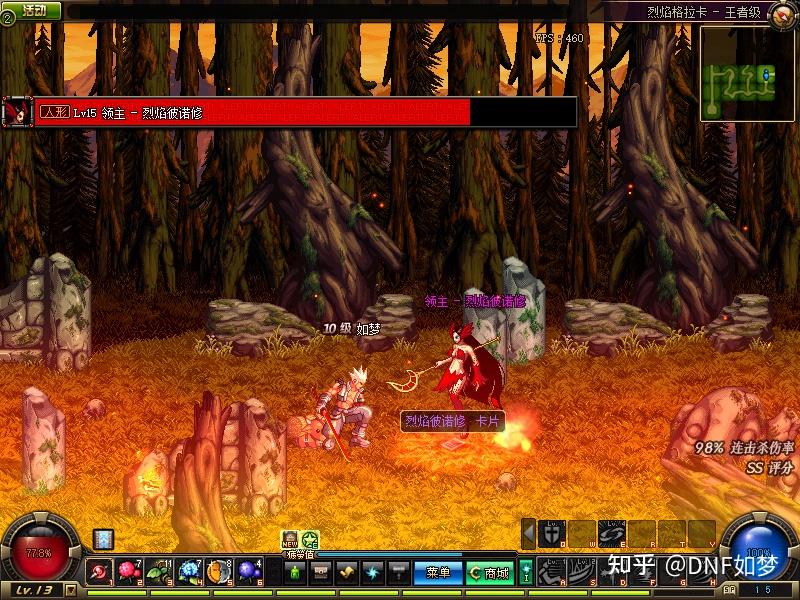
Task: Open the 活动 events button
Action: tap(34, 9)
